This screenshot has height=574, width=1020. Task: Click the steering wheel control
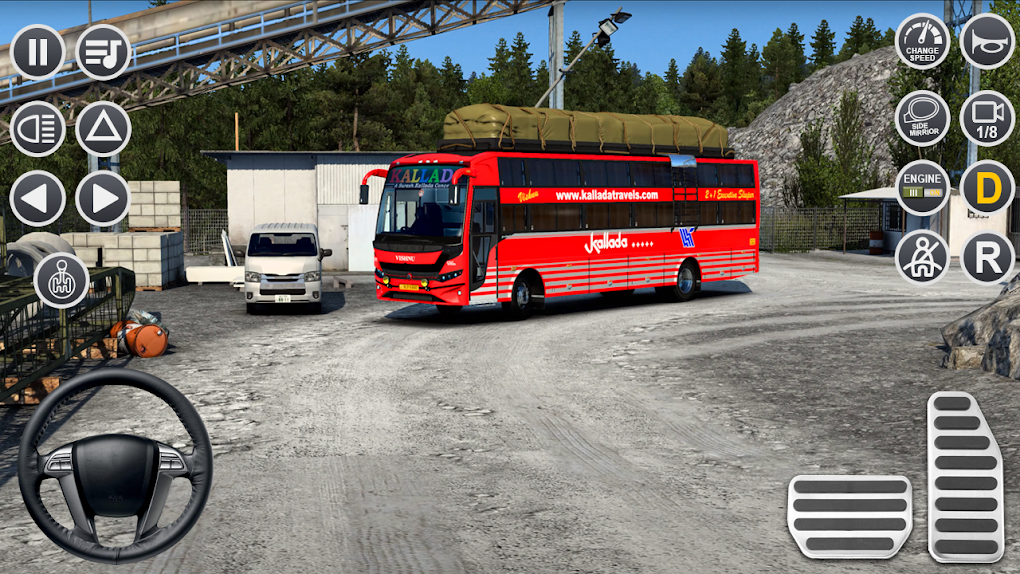(x=114, y=464)
